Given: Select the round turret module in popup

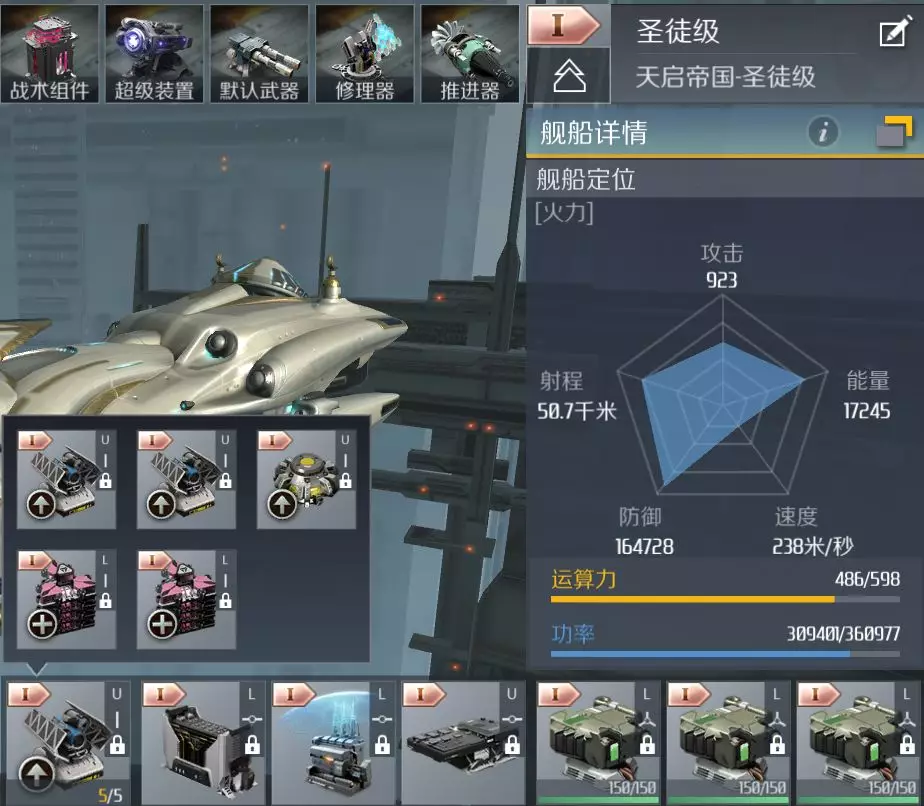Looking at the screenshot, I should click(305, 480).
